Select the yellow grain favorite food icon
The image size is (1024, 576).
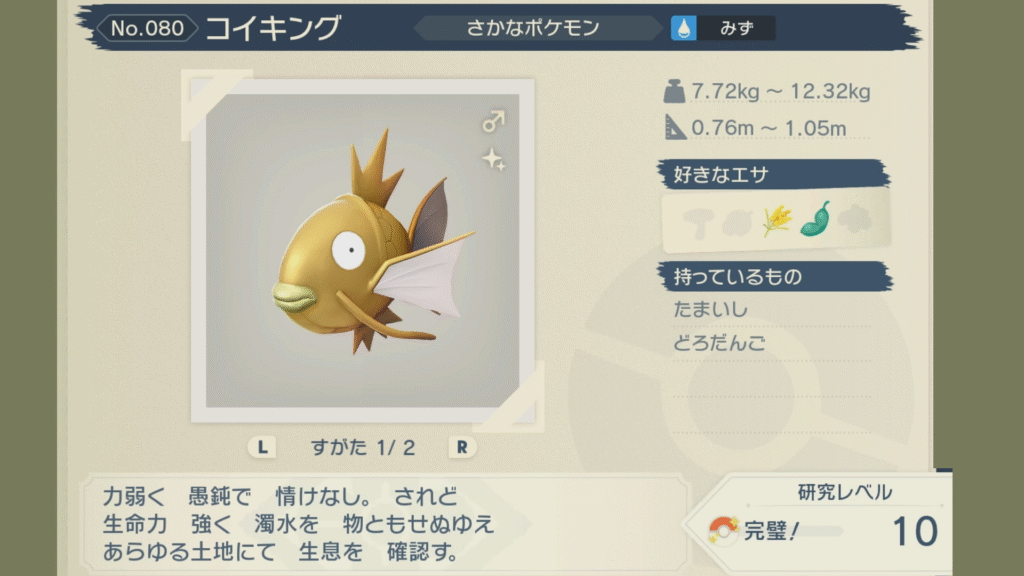(776, 220)
